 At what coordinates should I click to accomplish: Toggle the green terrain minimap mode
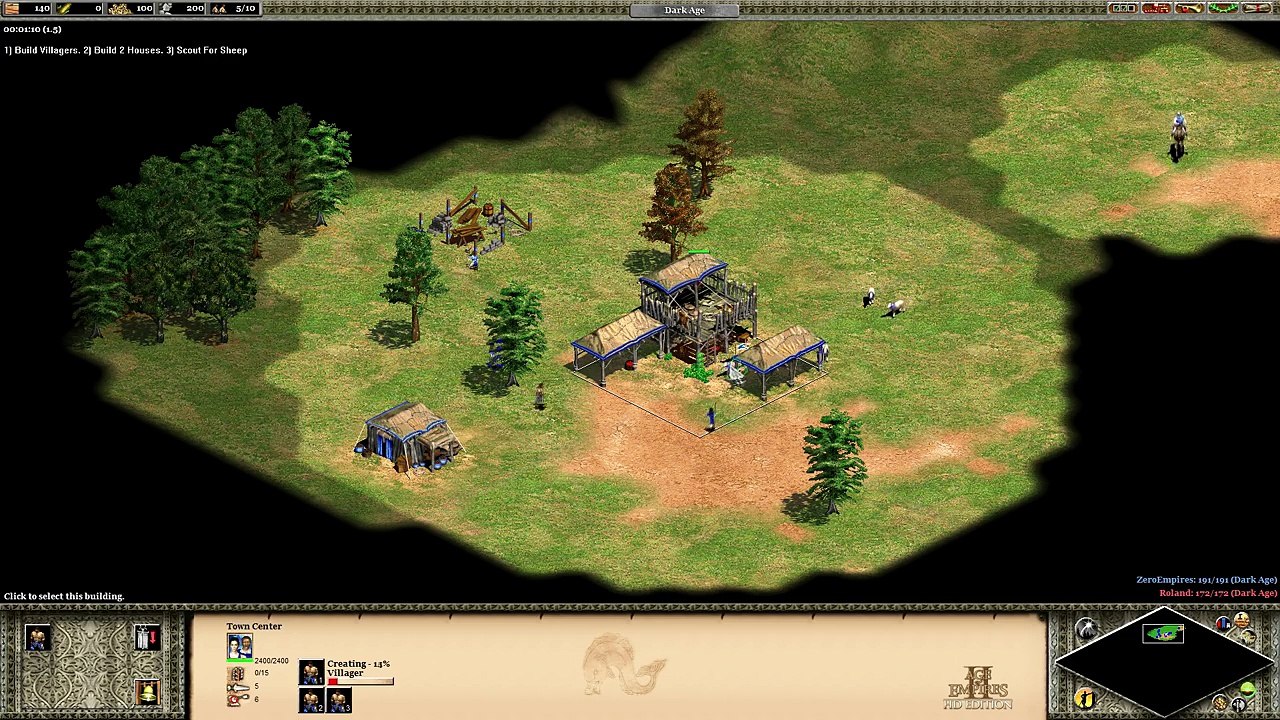[1247, 690]
